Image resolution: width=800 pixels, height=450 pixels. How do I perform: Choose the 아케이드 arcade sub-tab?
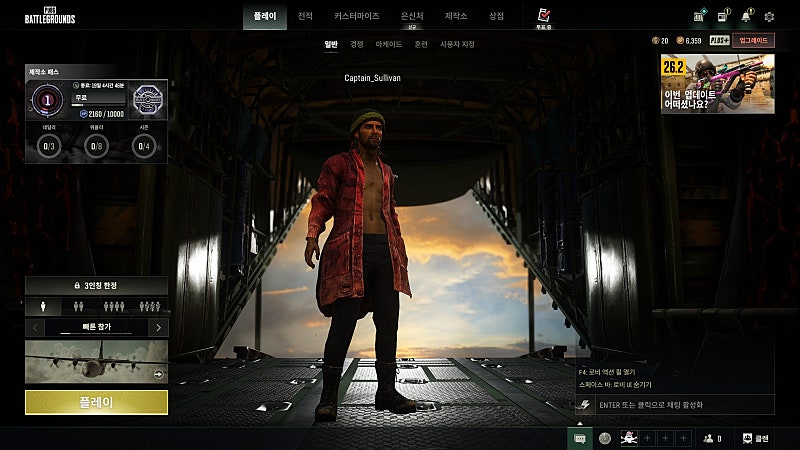(389, 44)
